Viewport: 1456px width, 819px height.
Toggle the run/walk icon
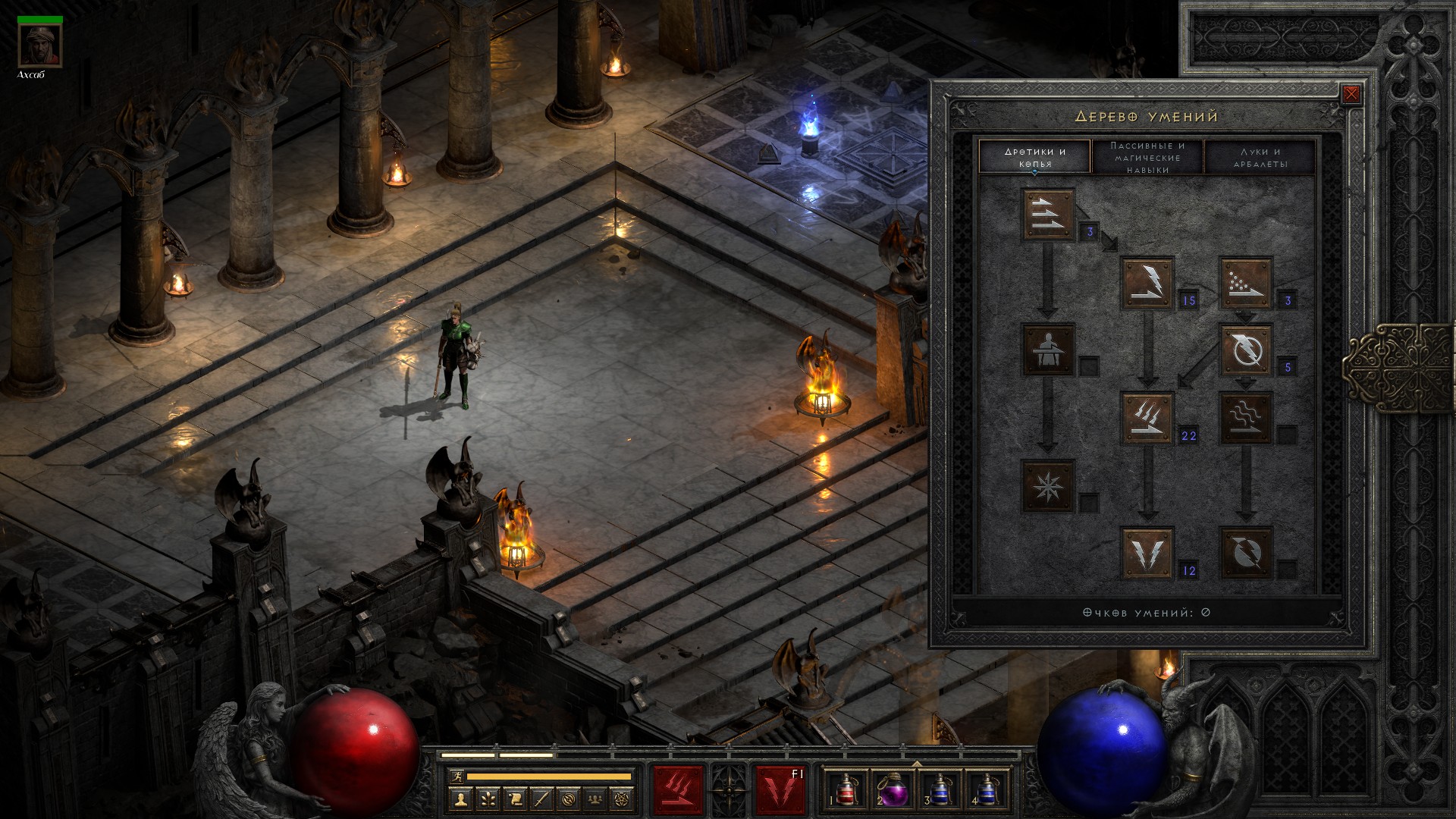point(455,777)
